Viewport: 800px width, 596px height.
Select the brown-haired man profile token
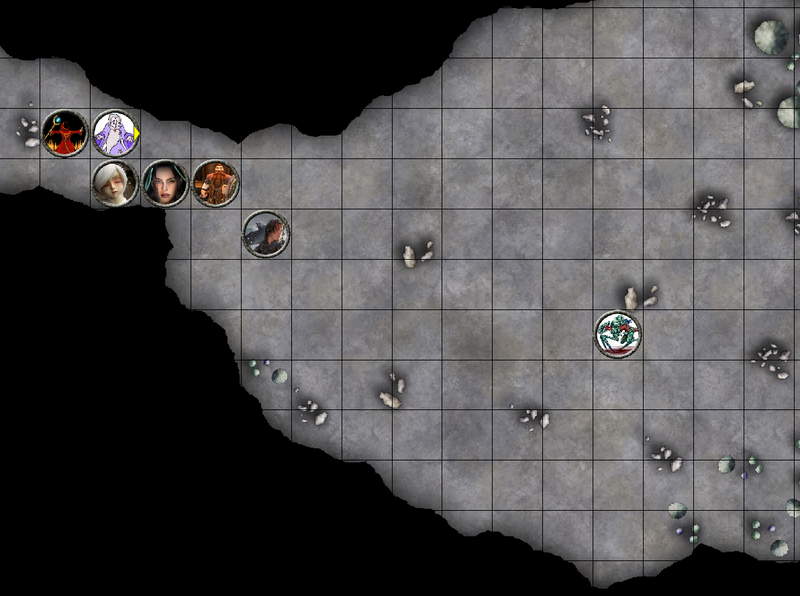pyautogui.click(x=266, y=234)
